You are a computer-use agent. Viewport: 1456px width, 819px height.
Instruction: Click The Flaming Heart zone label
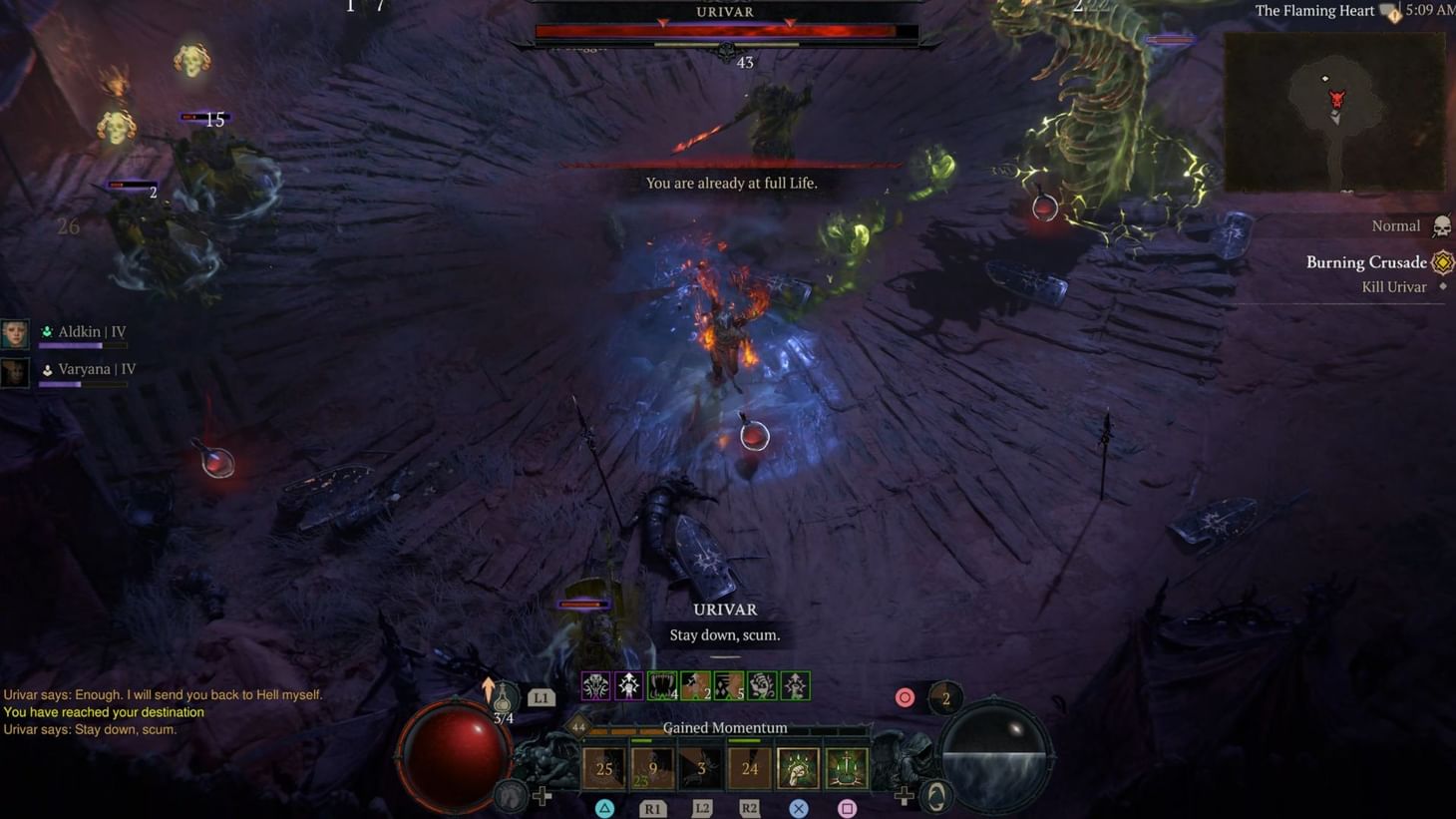(1314, 10)
